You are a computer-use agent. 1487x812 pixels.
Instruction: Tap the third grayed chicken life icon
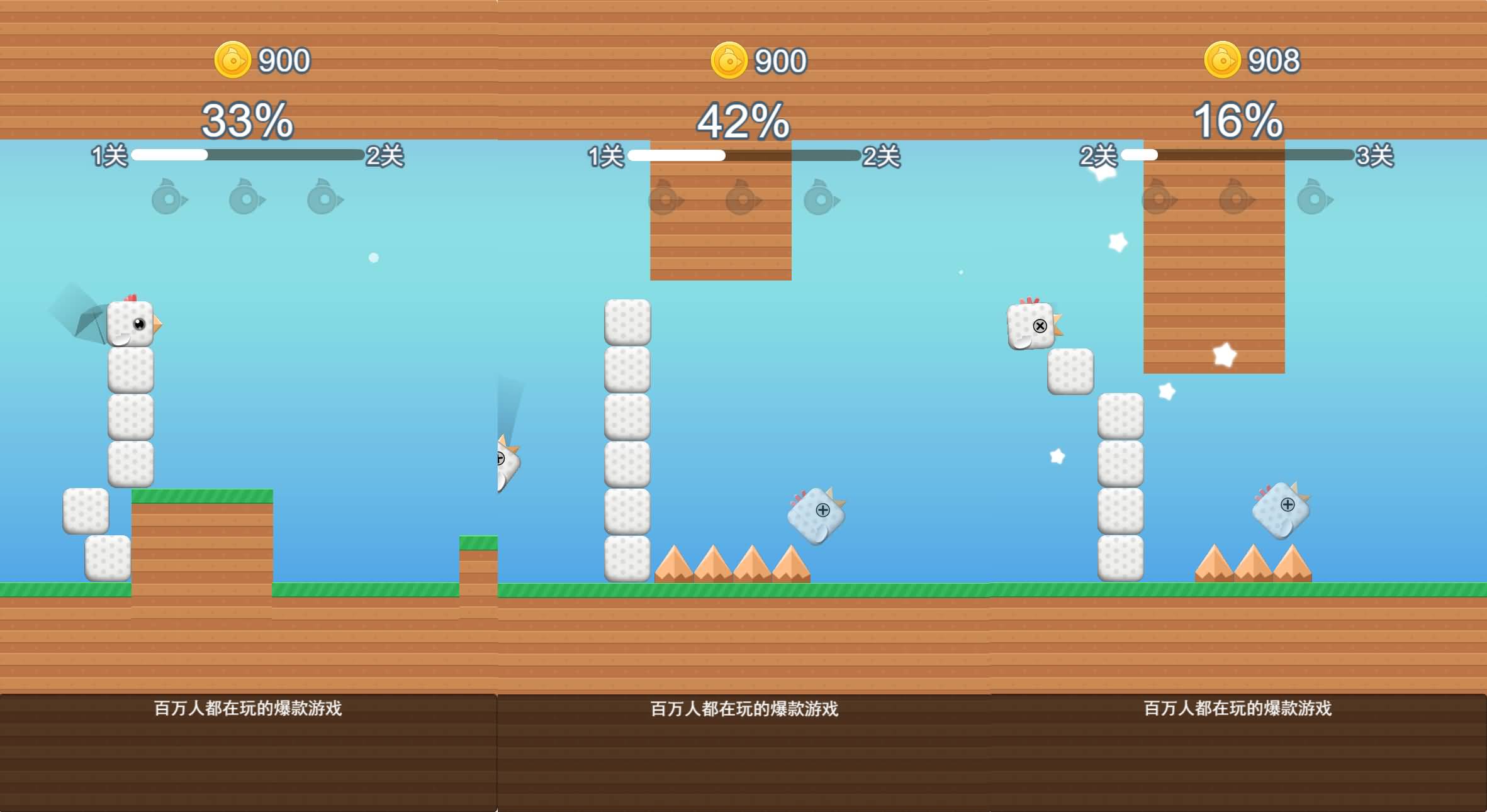tap(324, 198)
